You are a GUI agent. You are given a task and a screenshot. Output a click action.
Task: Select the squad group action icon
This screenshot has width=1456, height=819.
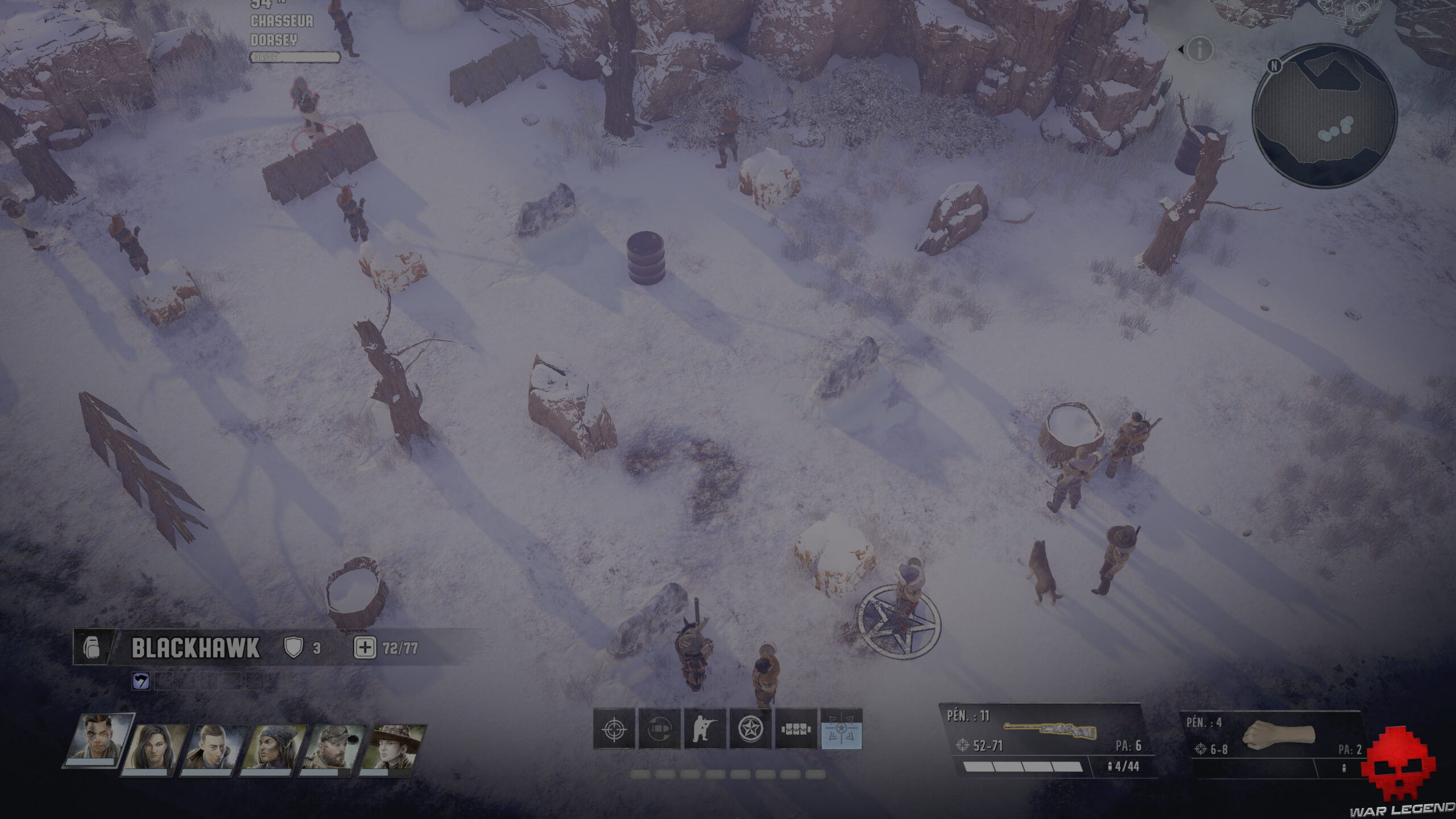(x=795, y=729)
